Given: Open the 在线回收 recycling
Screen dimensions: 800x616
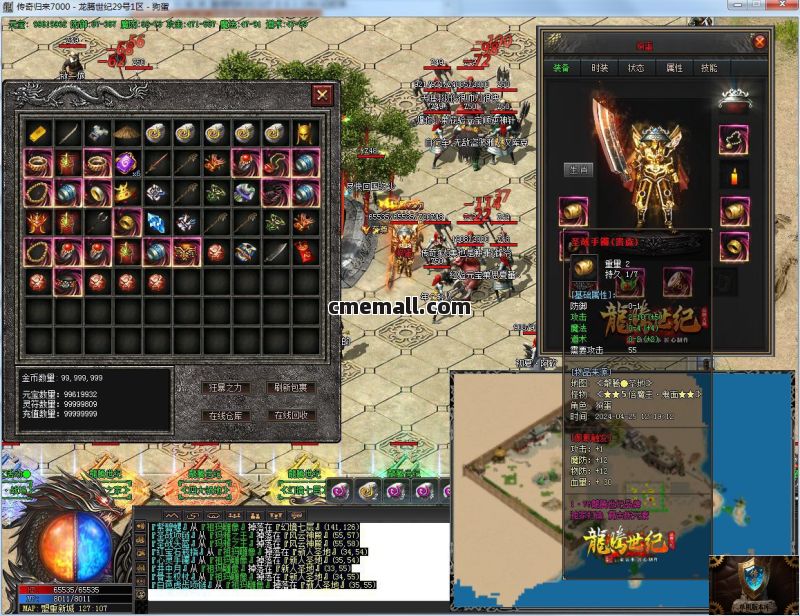Looking at the screenshot, I should (x=290, y=415).
